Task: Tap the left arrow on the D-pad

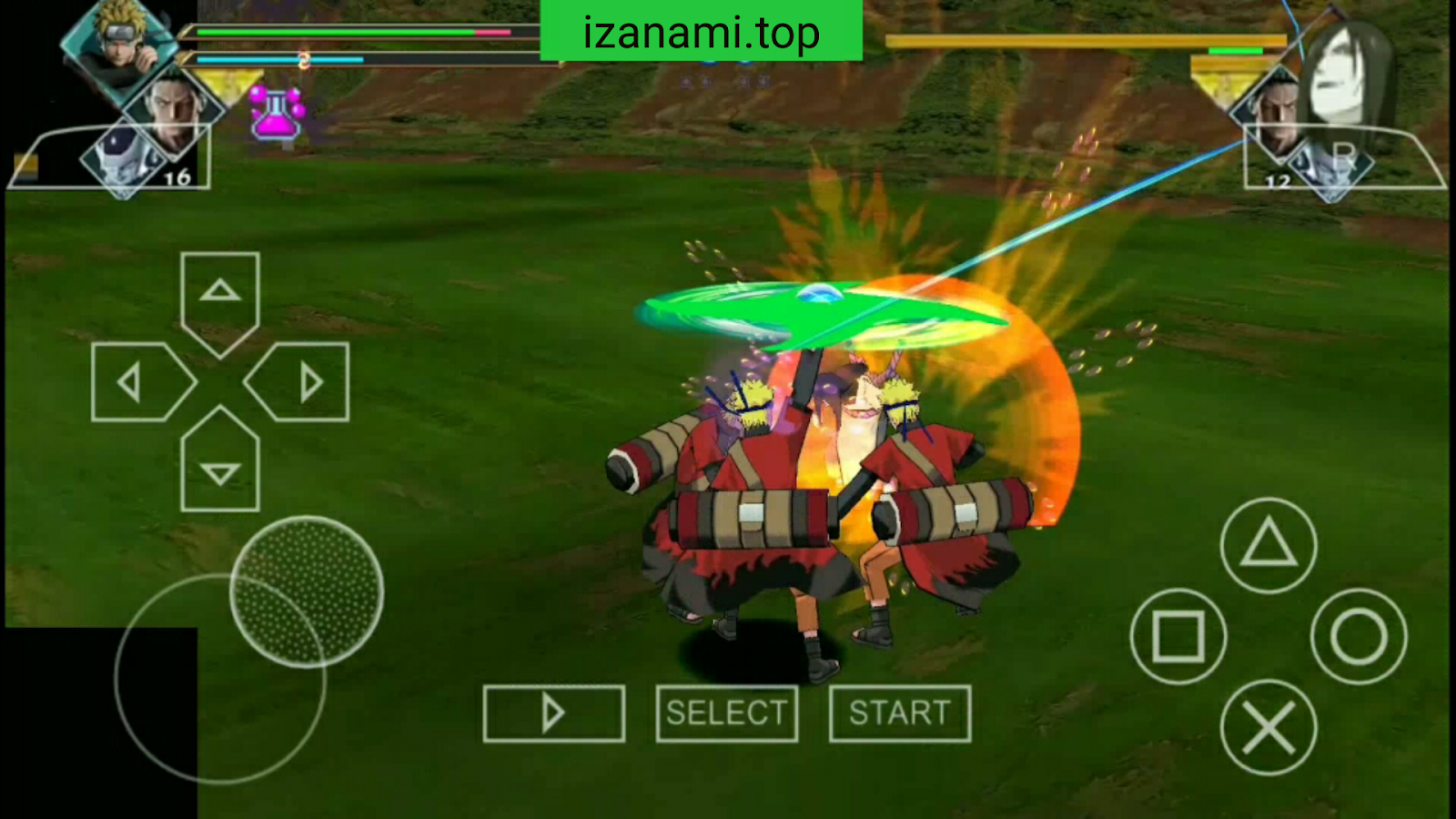Action: click(132, 379)
